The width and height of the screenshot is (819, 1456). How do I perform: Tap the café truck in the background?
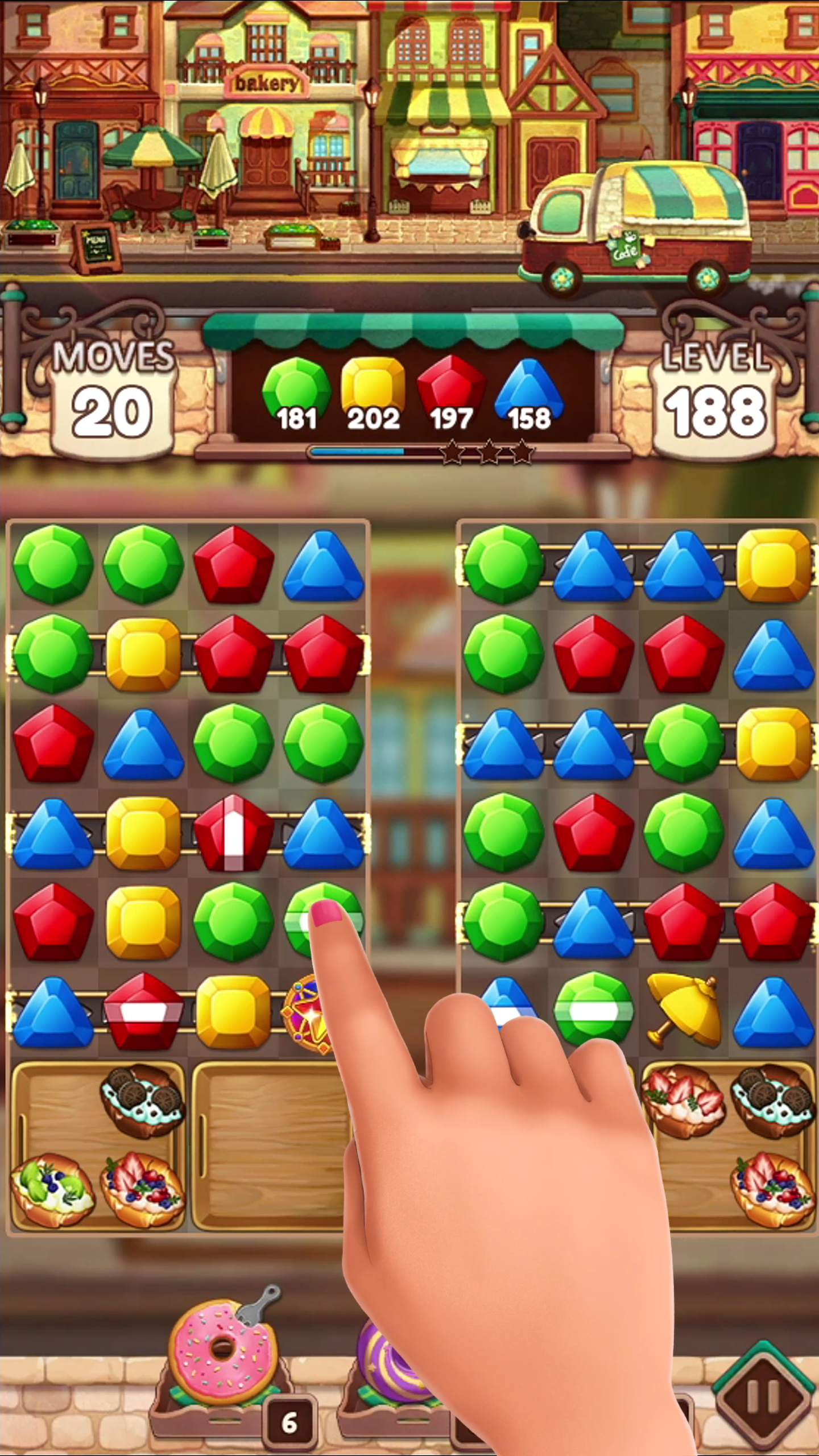(x=637, y=222)
